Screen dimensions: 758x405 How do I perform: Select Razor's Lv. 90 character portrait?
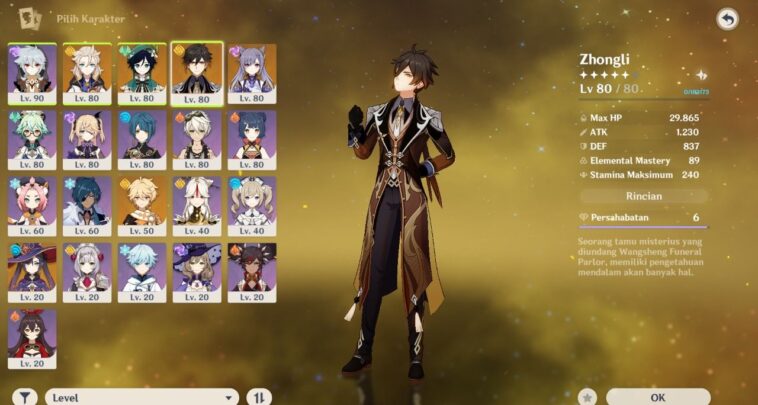pyautogui.click(x=32, y=73)
